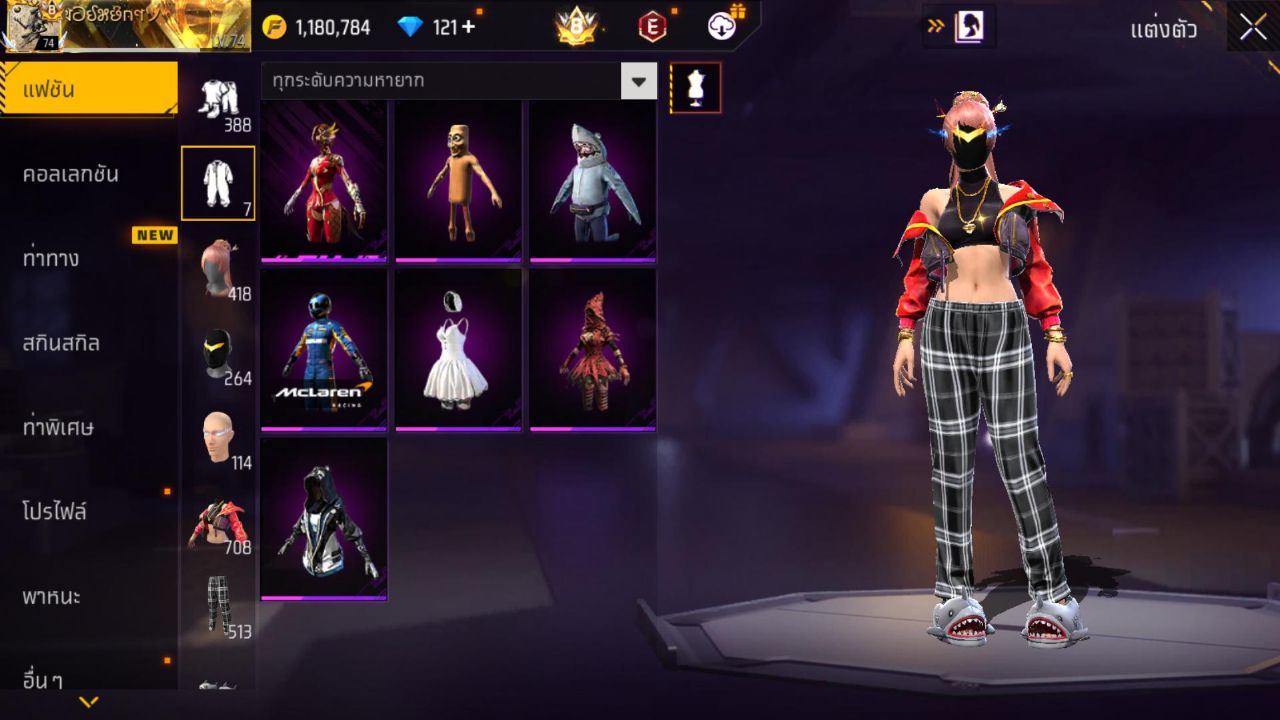Select the legwear category with 513 items
Screen dimensions: 1280x720
point(220,604)
